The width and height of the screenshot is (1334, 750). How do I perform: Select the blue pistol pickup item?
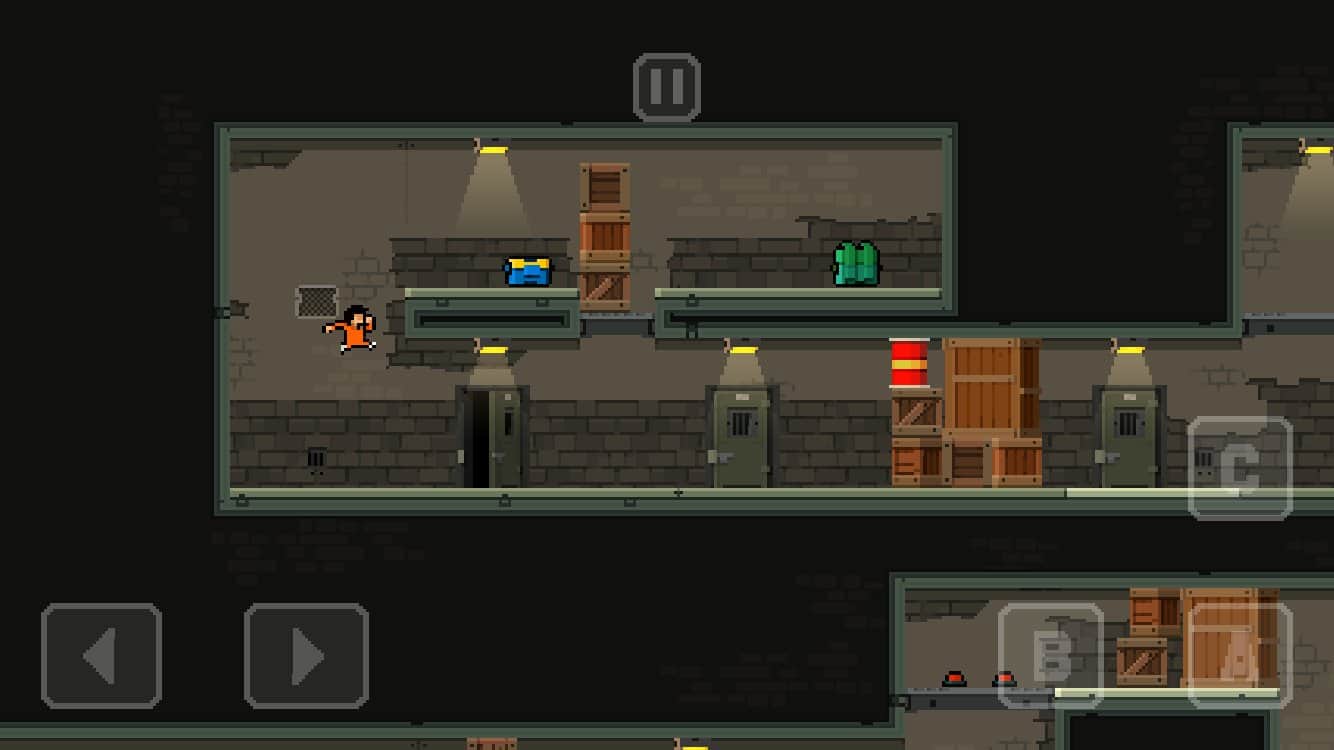pyautogui.click(x=525, y=270)
